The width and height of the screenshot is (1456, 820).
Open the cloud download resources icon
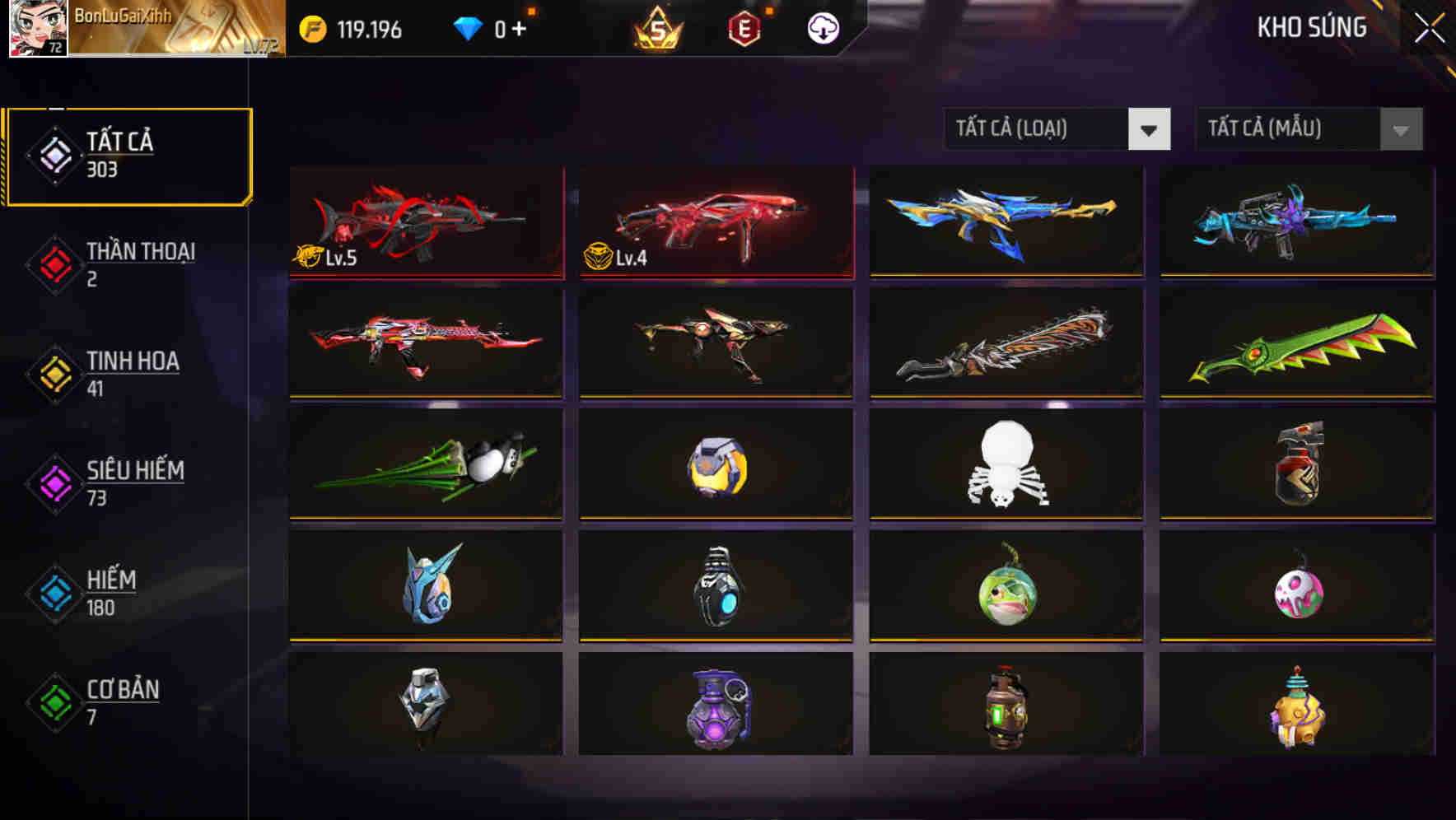(824, 27)
